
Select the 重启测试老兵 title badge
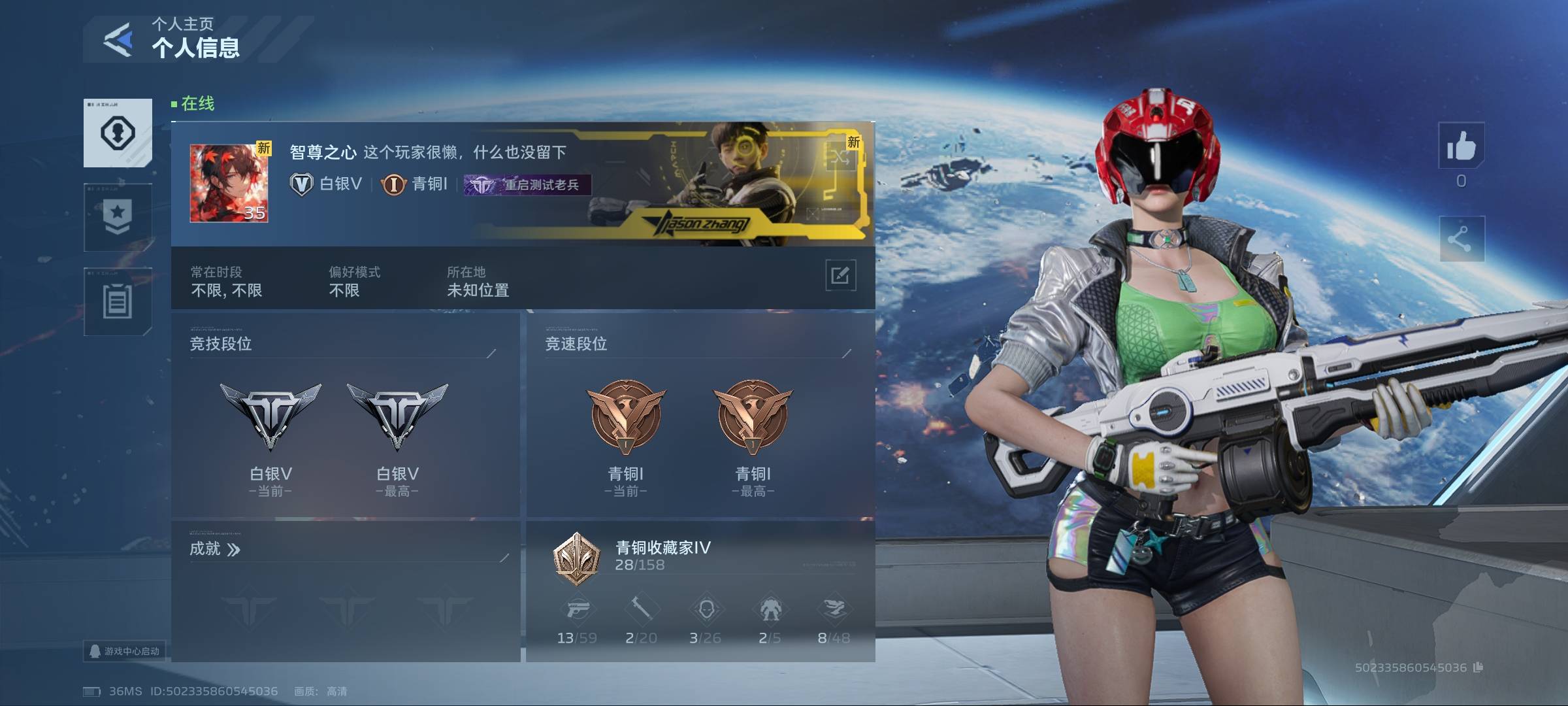pos(527,185)
